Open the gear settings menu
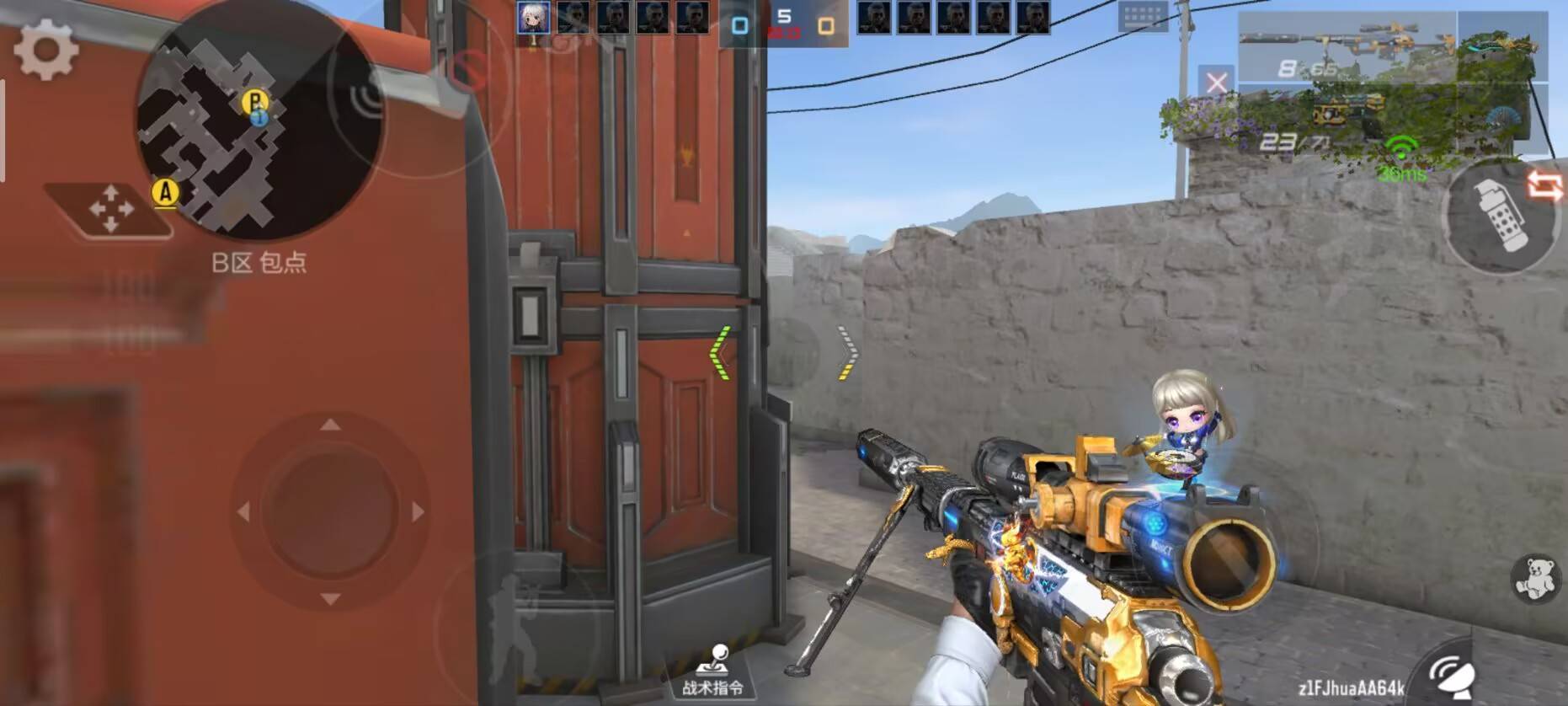 pos(46,50)
